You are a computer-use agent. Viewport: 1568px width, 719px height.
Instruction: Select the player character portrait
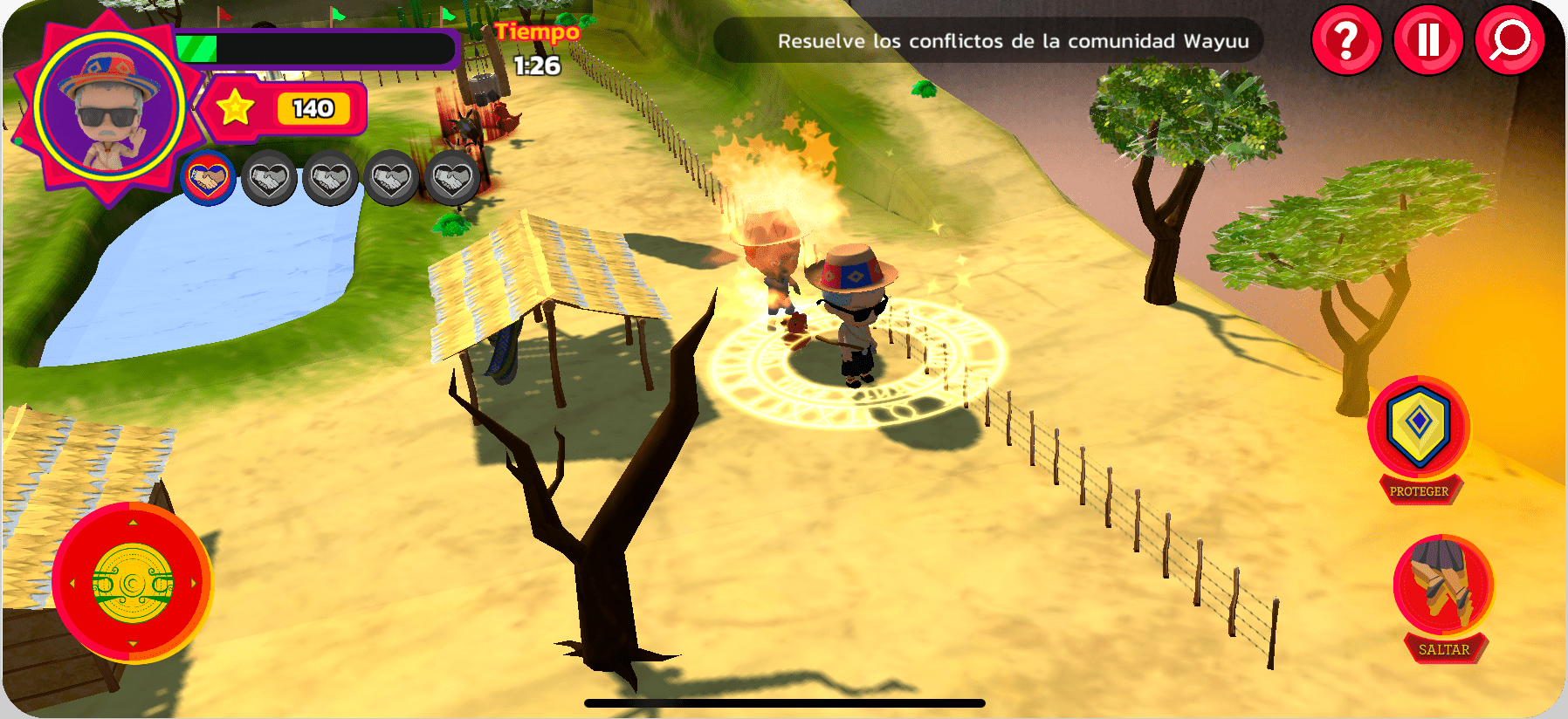click(109, 108)
